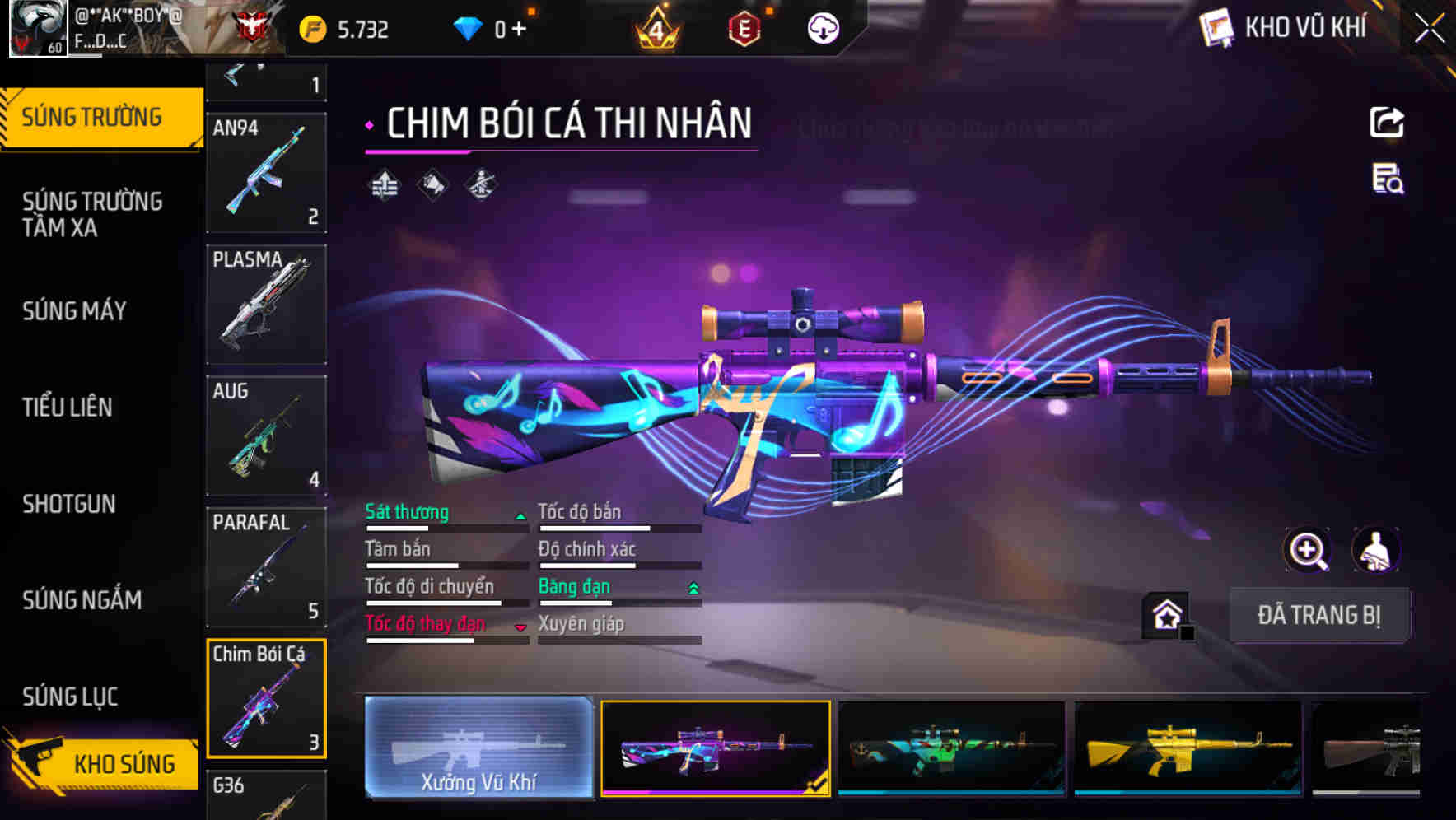This screenshot has width=1456, height=820.
Task: Pick the PLASMA weapon slot
Action: tap(266, 304)
